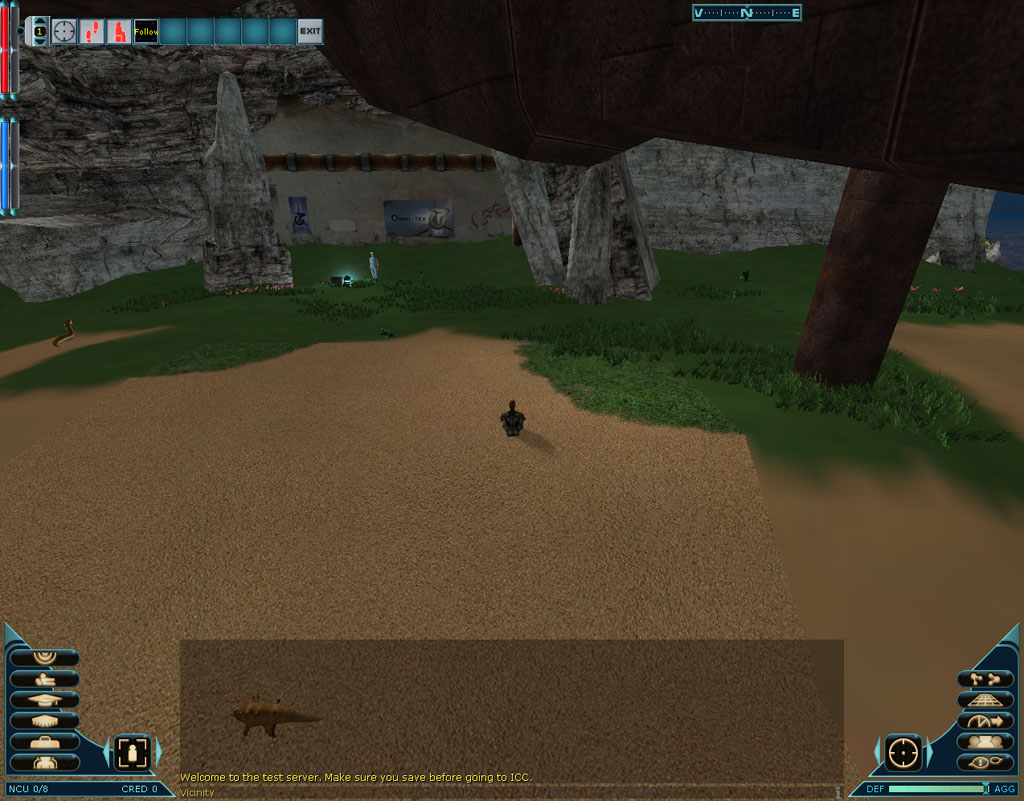The image size is (1024, 801).
Task: Click the reclining figure menu button
Action: click(44, 679)
